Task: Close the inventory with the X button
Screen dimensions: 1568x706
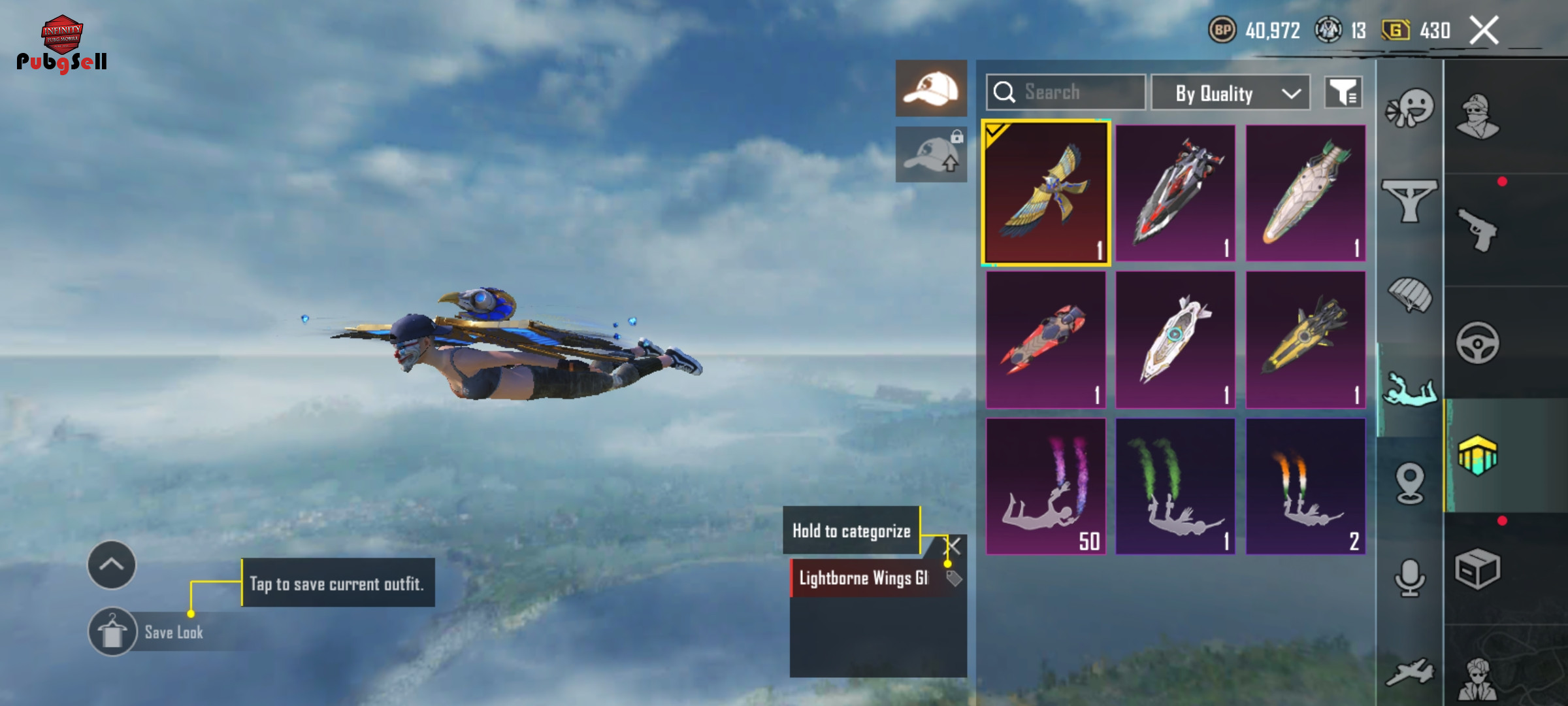Action: click(x=1484, y=30)
